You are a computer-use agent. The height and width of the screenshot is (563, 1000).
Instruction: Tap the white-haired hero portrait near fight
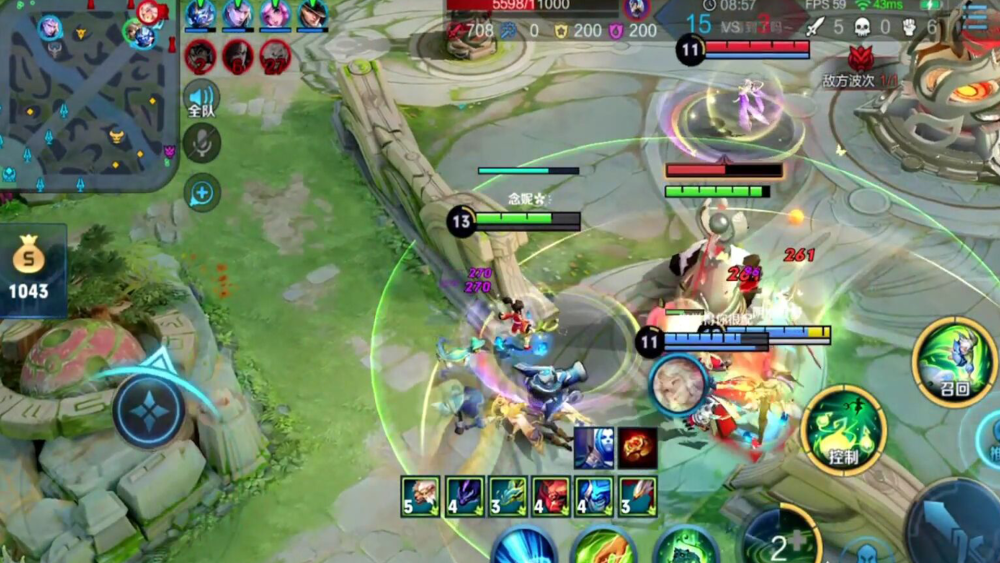[x=678, y=385]
